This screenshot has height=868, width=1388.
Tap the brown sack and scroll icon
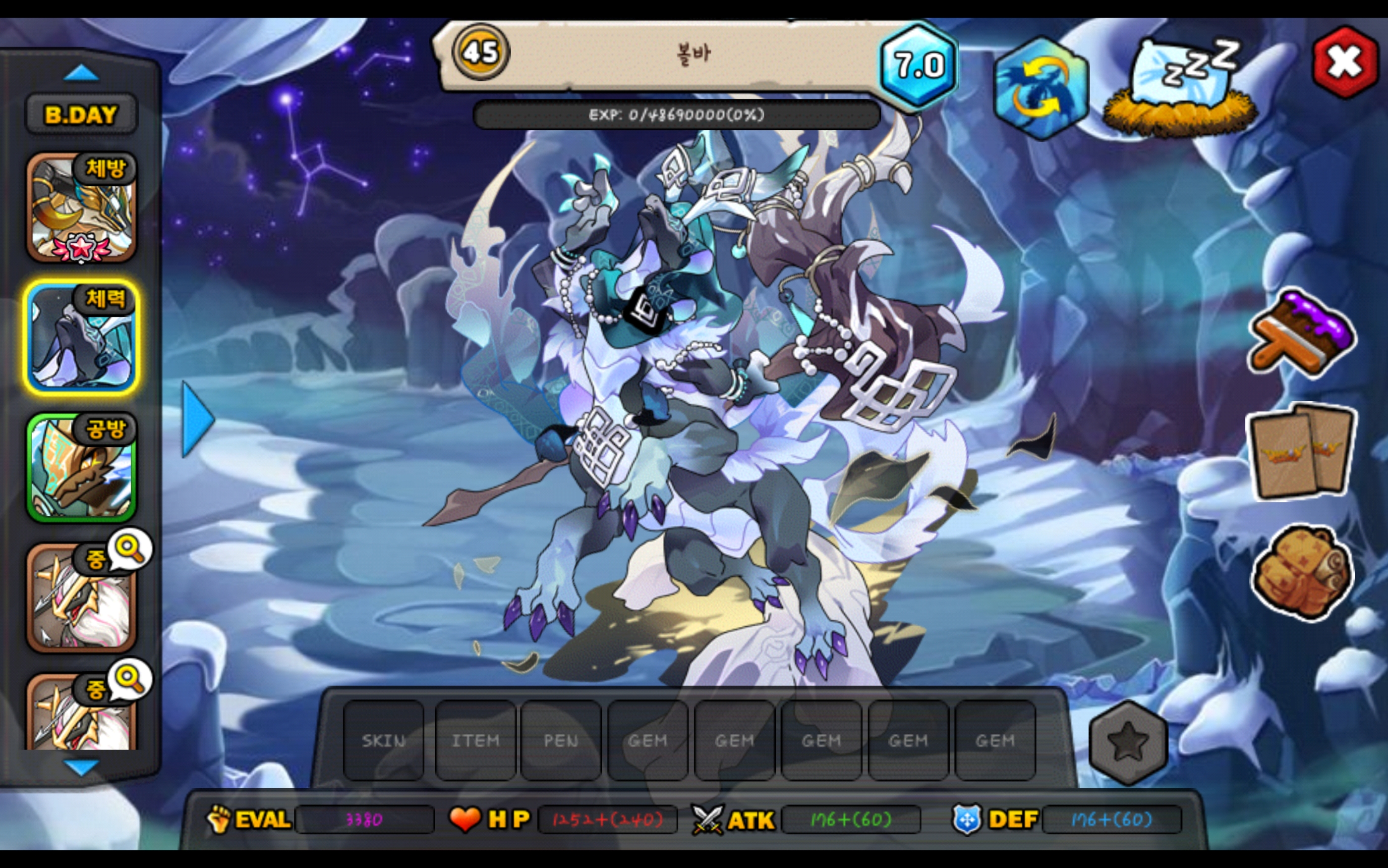(x=1302, y=572)
